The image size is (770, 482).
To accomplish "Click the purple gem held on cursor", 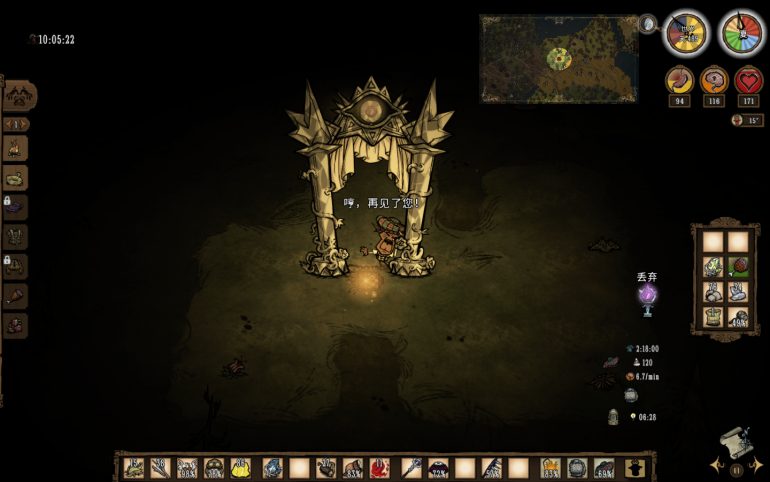I will click(647, 294).
